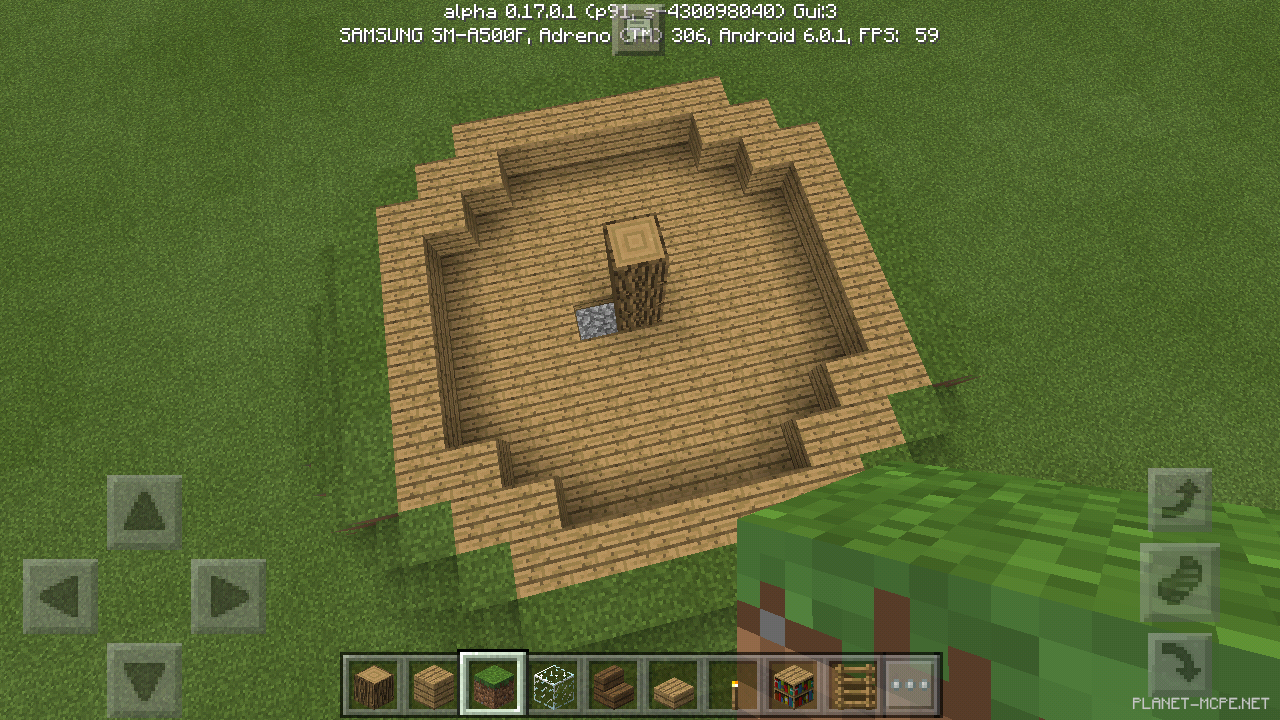This screenshot has height=720, width=1280.
Task: Select the bookshelf in the hotbar
Action: tap(791, 685)
